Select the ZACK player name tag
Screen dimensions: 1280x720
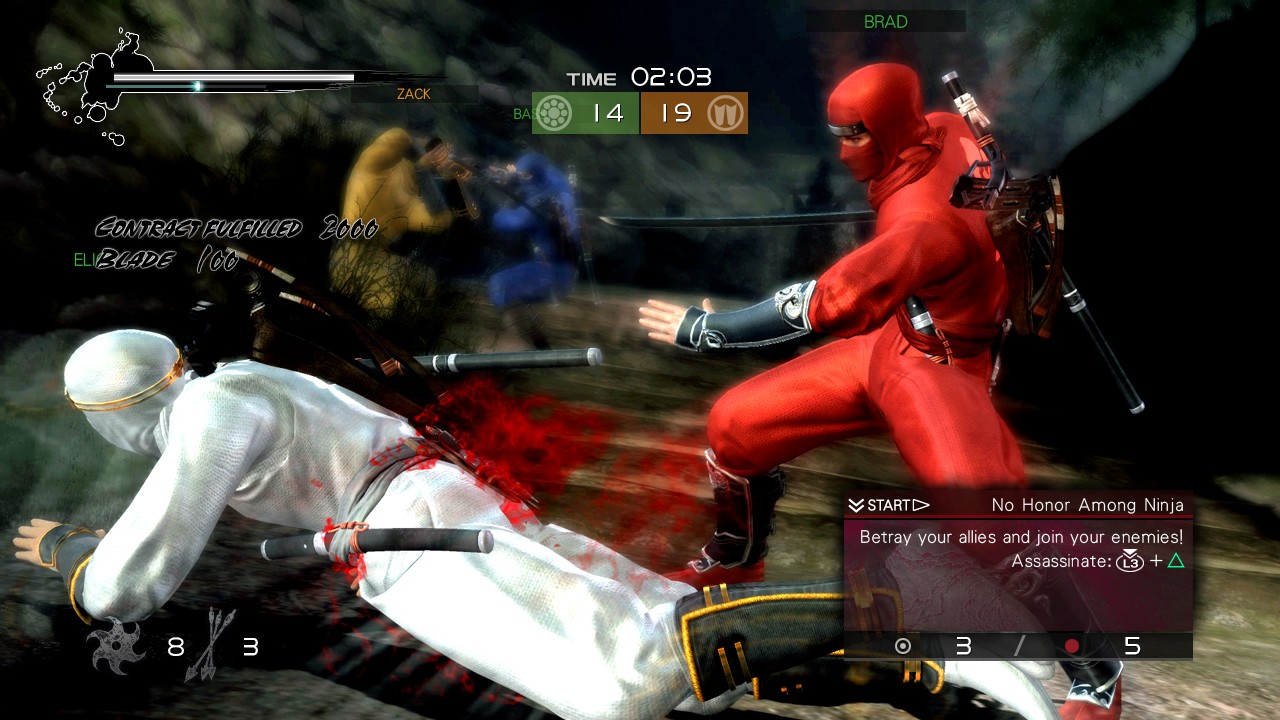click(x=413, y=94)
